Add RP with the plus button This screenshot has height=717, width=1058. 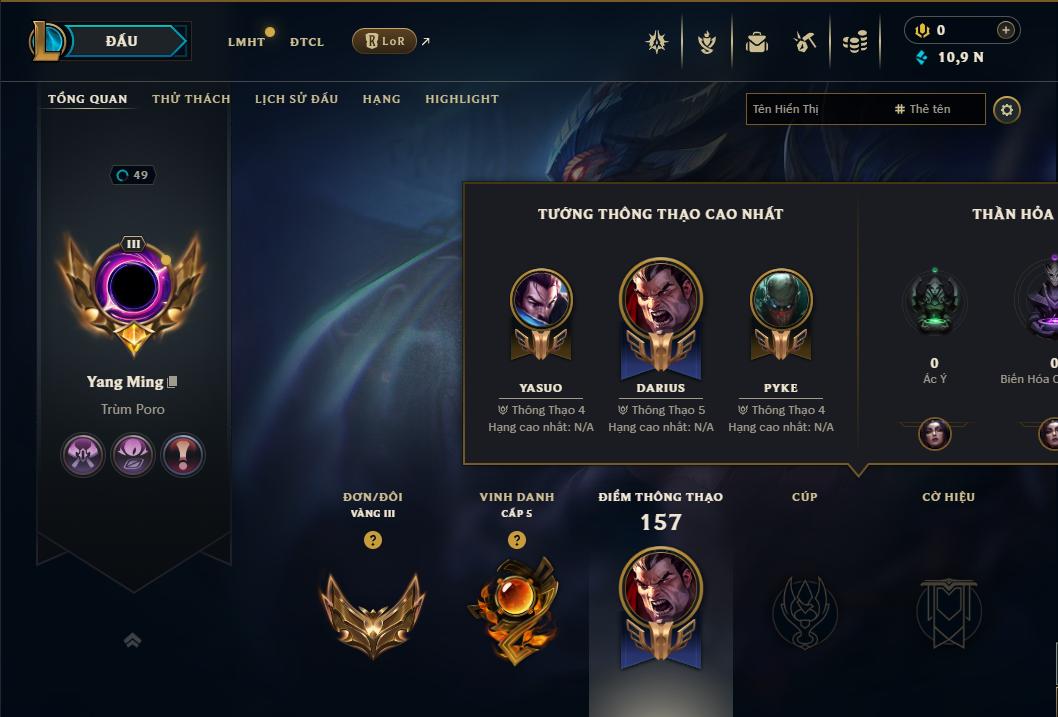[x=1005, y=30]
